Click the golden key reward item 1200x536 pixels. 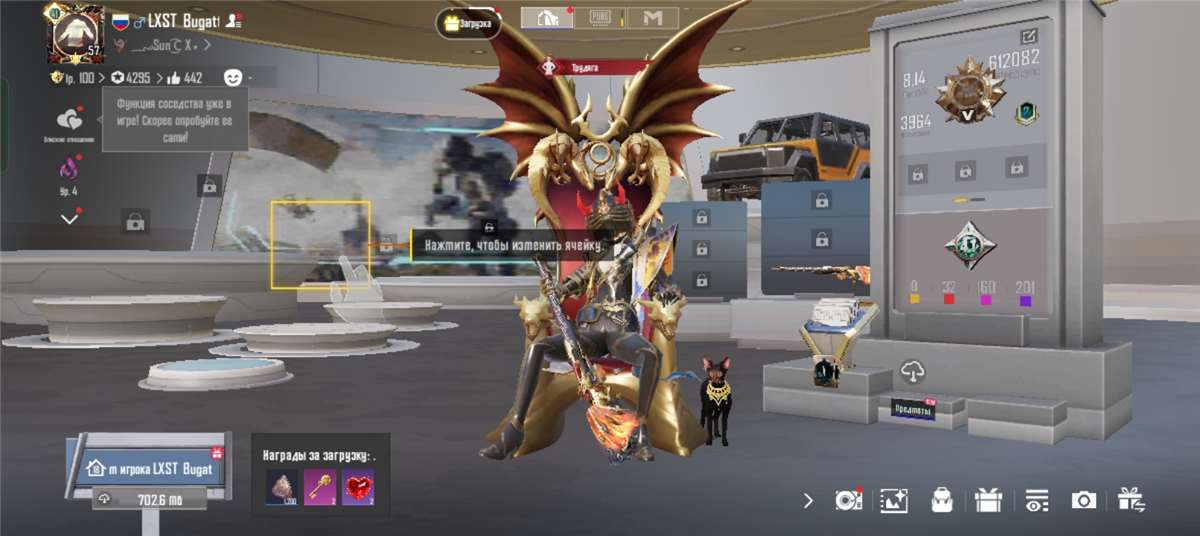coord(320,487)
